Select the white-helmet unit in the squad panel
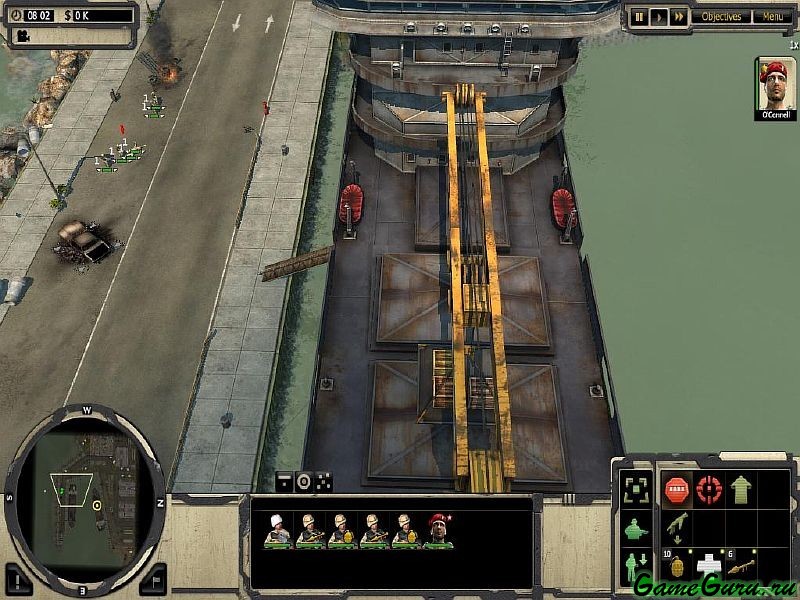Screen dimensions: 800x600 pyautogui.click(x=276, y=529)
